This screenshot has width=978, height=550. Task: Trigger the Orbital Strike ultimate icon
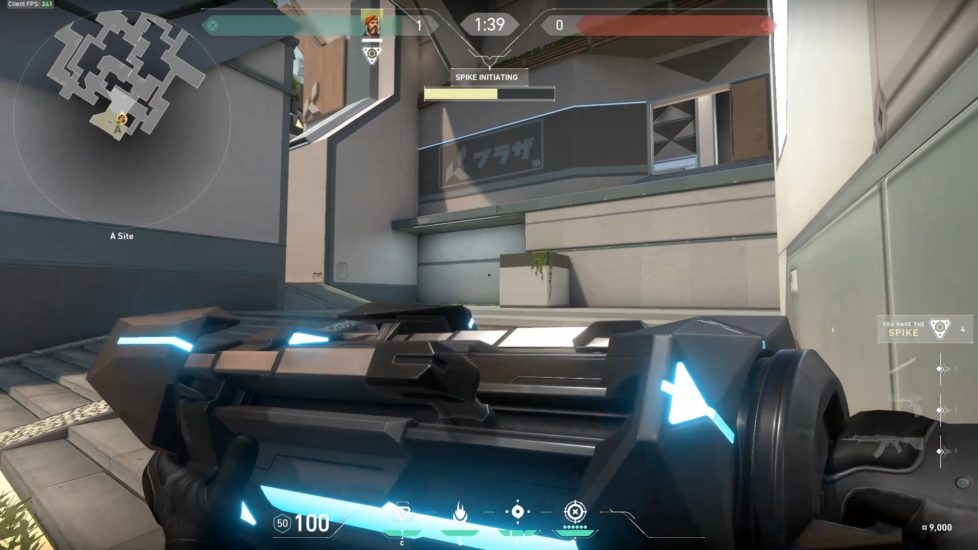point(574,512)
